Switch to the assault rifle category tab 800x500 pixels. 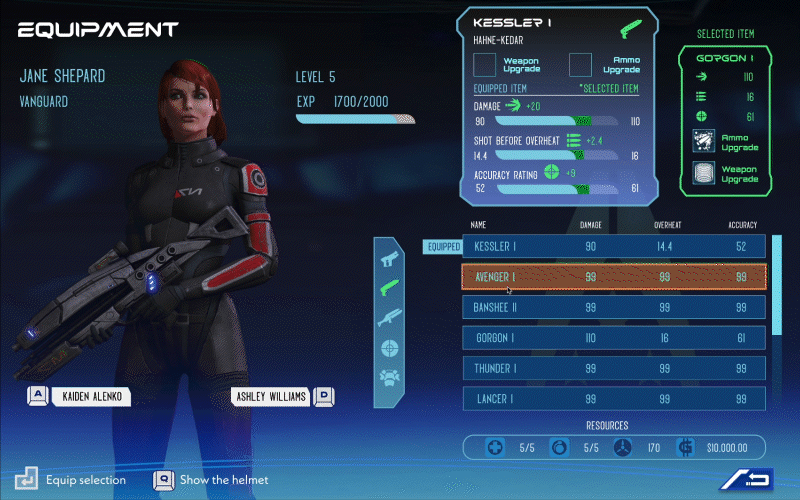coord(390,318)
